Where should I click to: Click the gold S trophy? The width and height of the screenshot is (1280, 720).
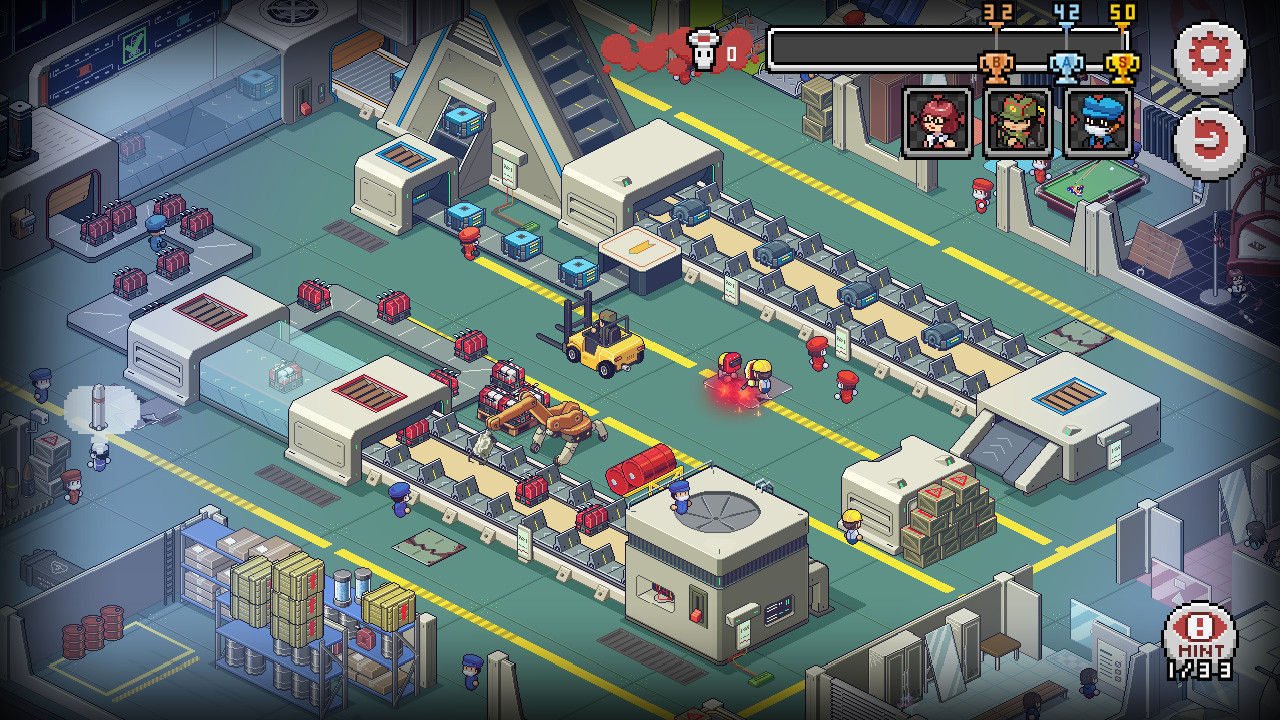(1121, 62)
